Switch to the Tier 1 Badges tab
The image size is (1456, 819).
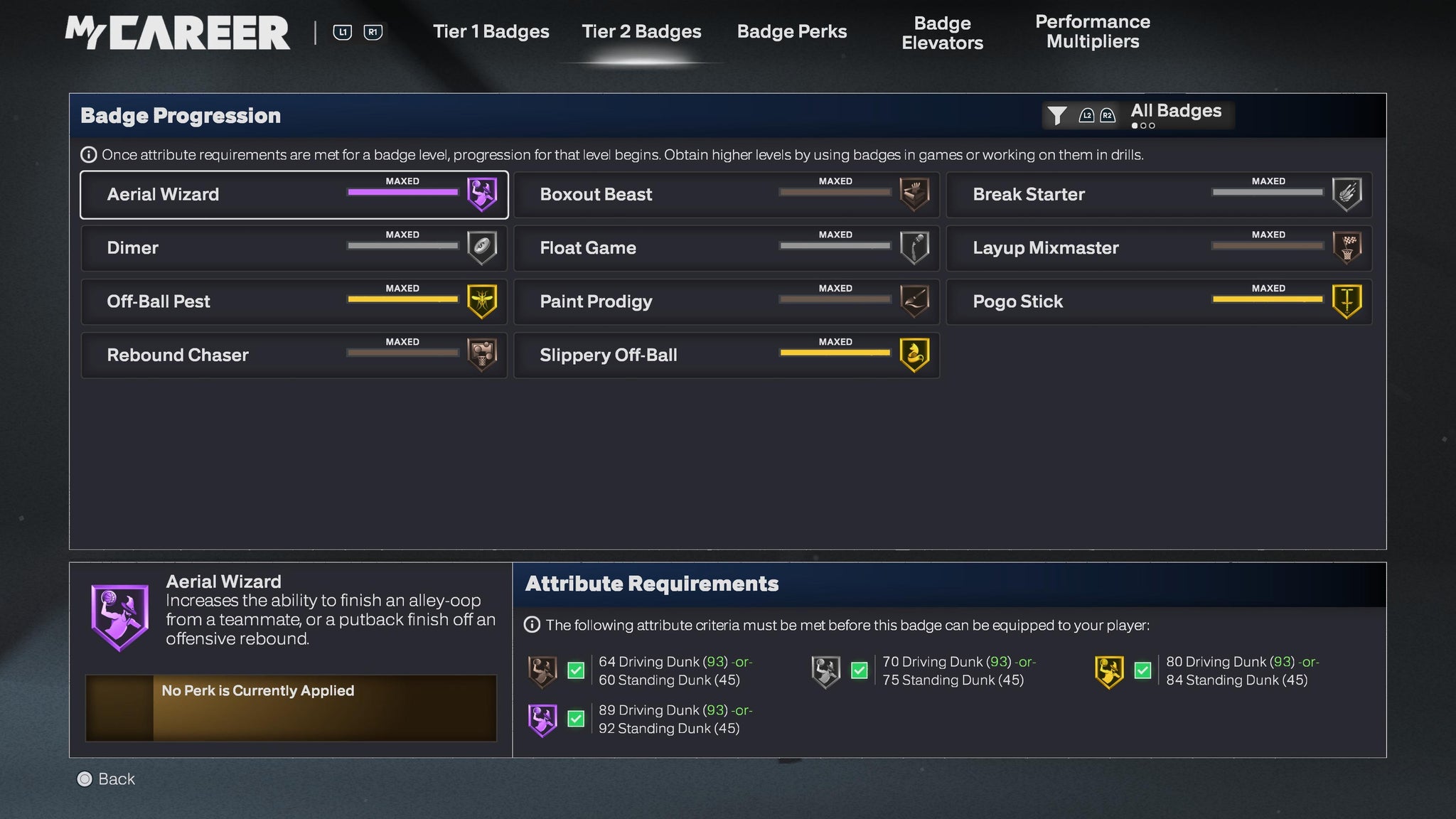pyautogui.click(x=491, y=32)
